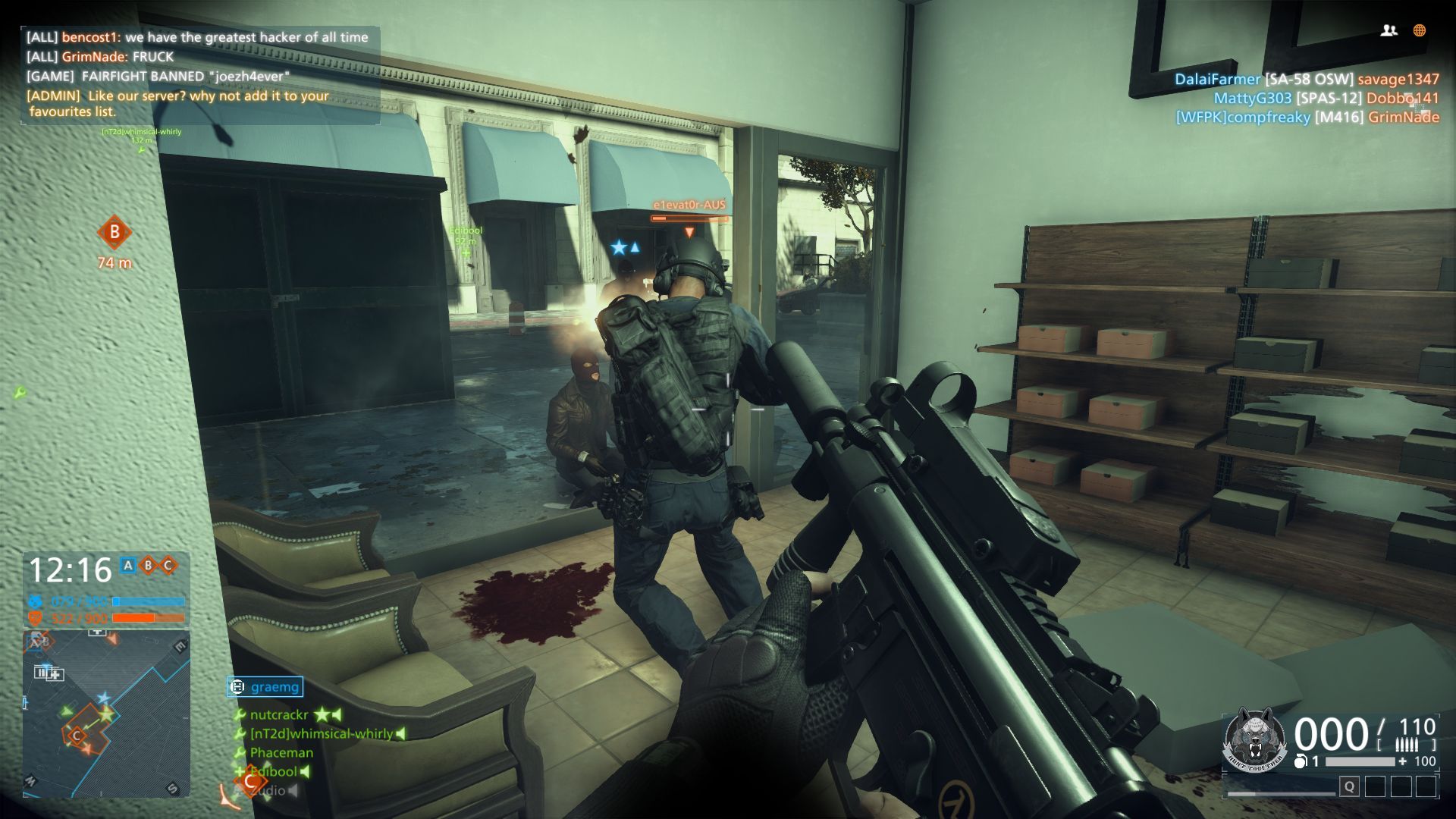
Task: Select the MattyG303 SPAS-12 kill feed entry
Action: coord(1326,98)
